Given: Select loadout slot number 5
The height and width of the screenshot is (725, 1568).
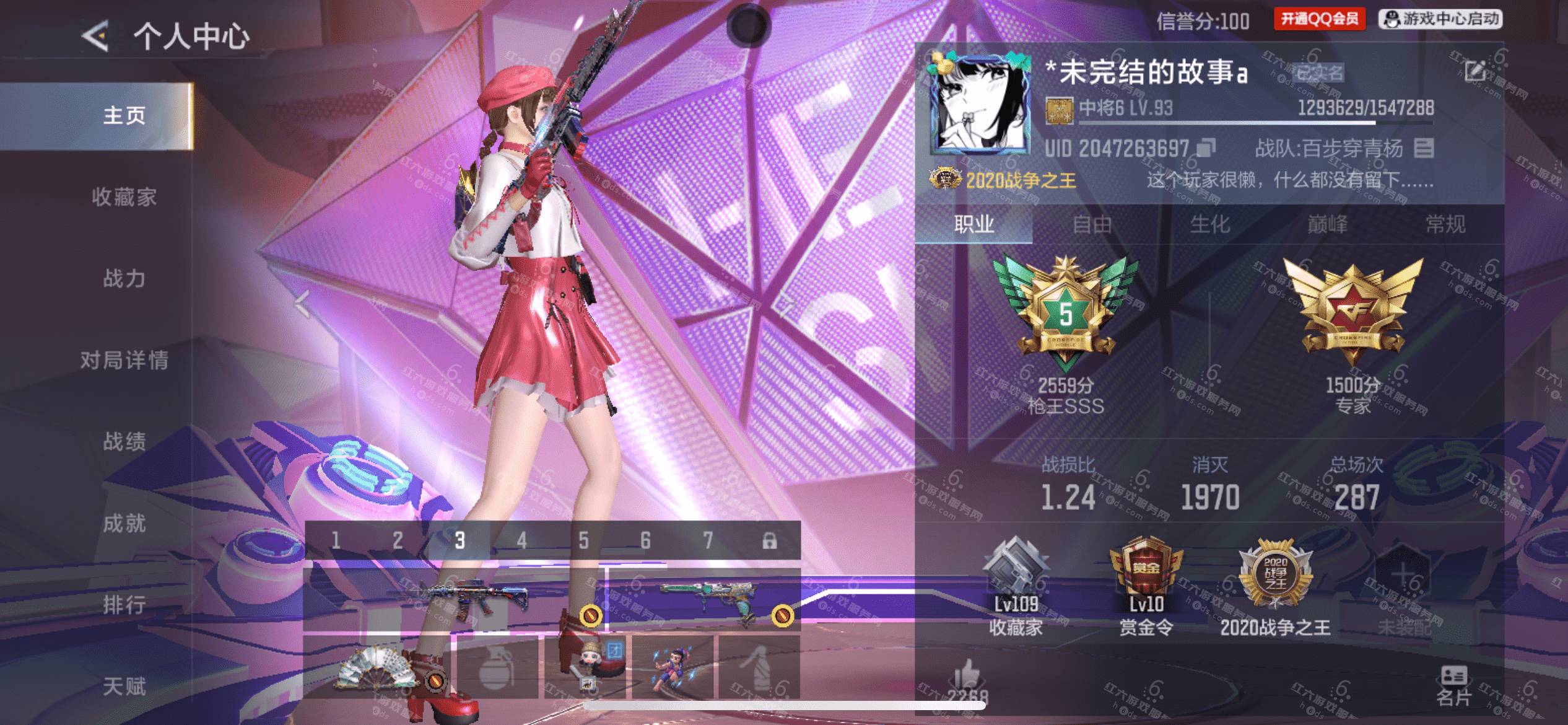Looking at the screenshot, I should click(583, 540).
